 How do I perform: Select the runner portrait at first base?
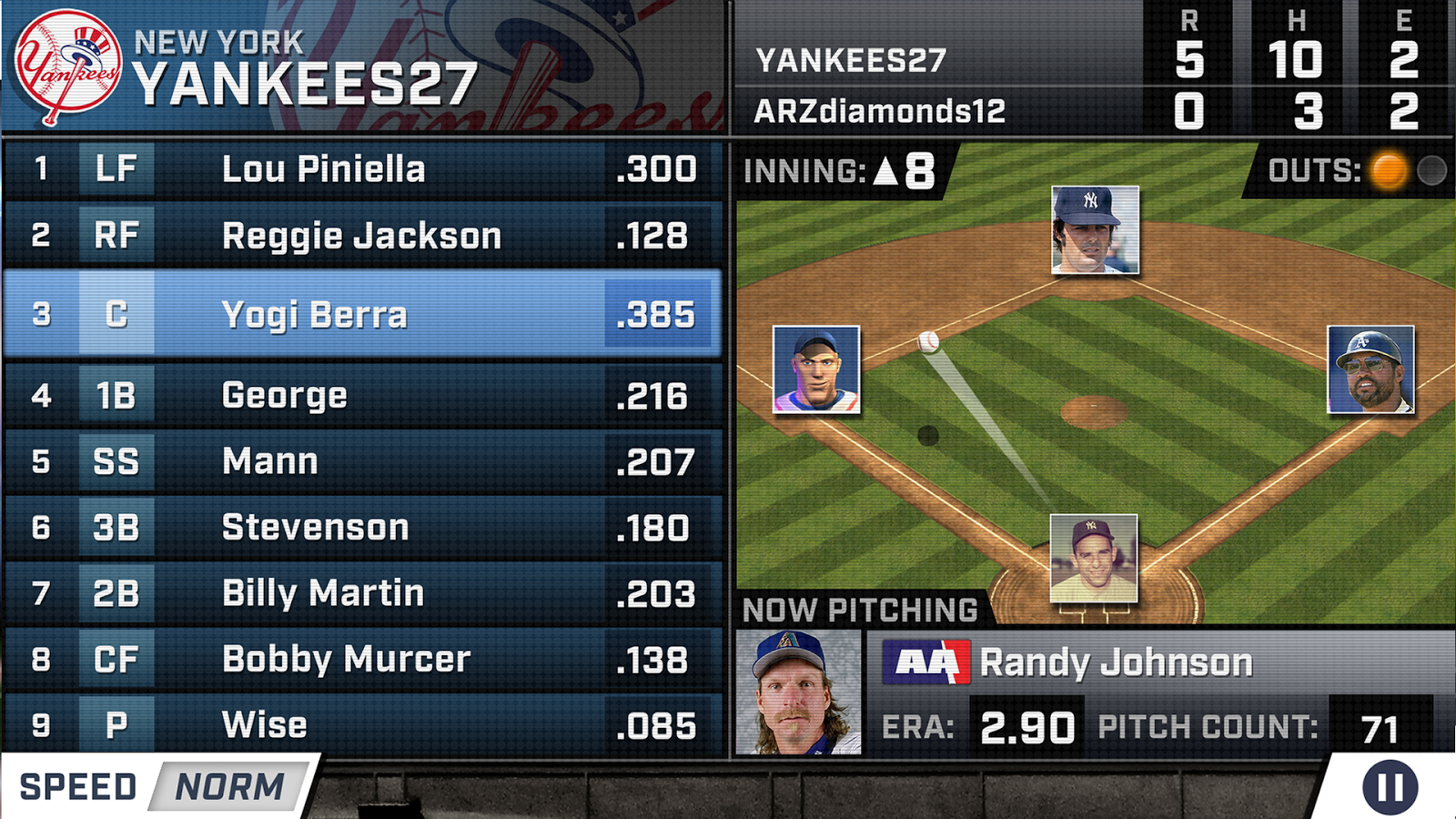click(x=1370, y=369)
